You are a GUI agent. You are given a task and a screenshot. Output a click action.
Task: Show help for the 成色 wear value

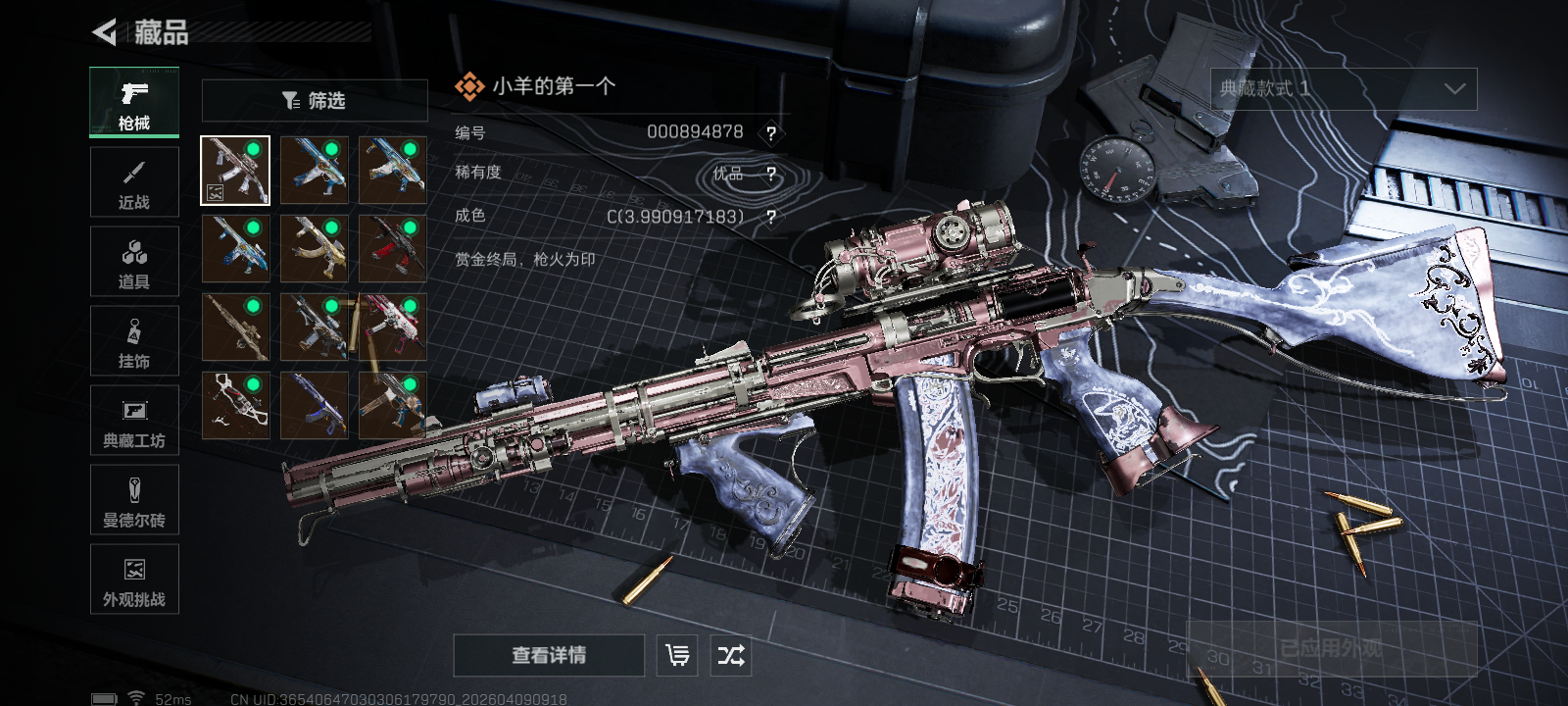click(x=771, y=217)
